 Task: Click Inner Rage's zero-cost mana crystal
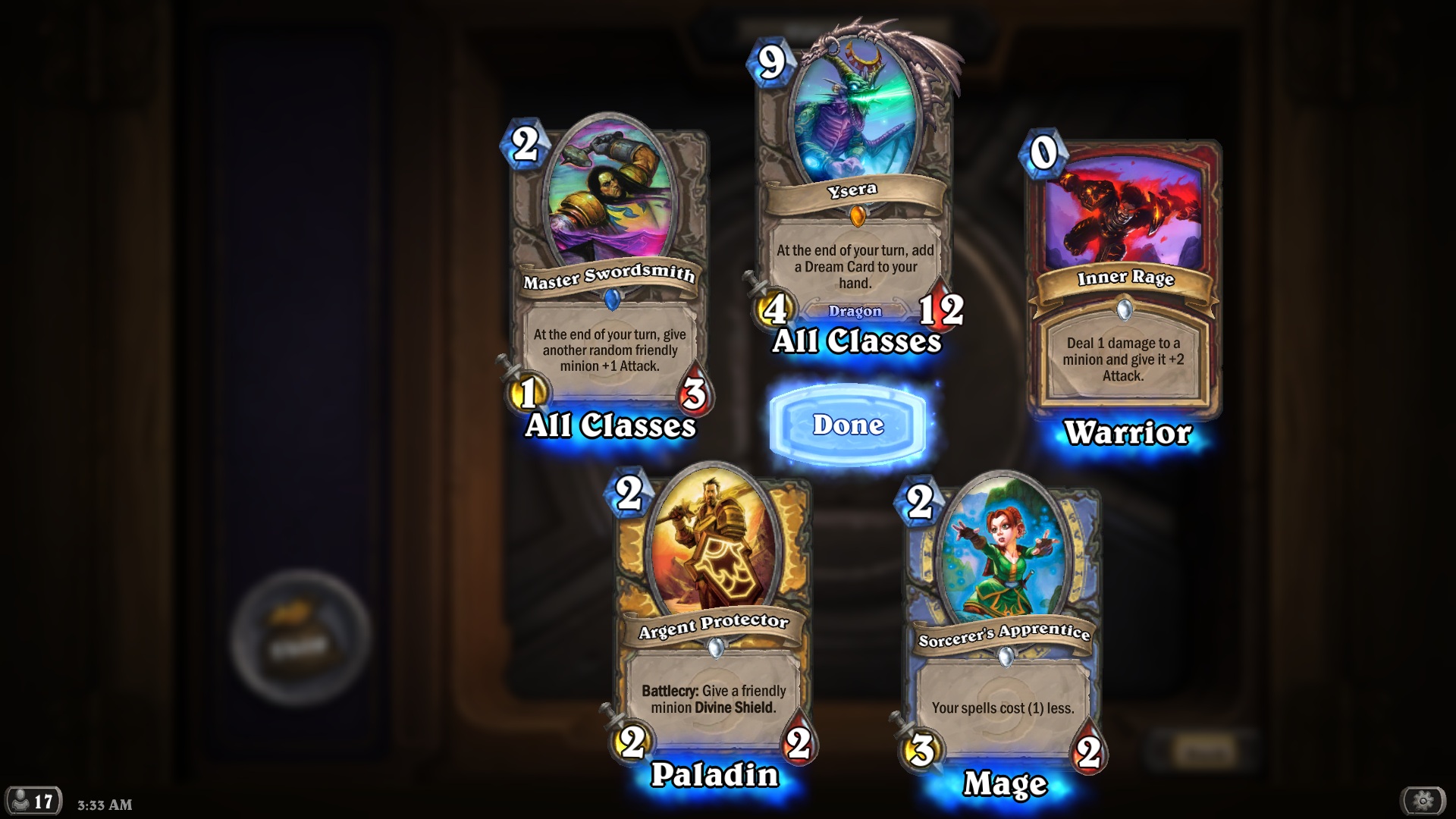[1044, 153]
